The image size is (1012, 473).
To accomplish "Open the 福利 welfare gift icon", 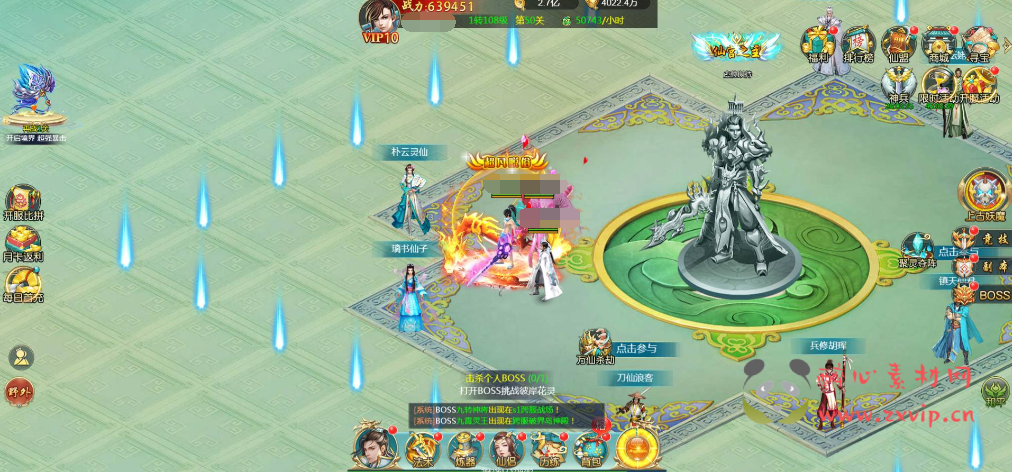I will [x=818, y=44].
